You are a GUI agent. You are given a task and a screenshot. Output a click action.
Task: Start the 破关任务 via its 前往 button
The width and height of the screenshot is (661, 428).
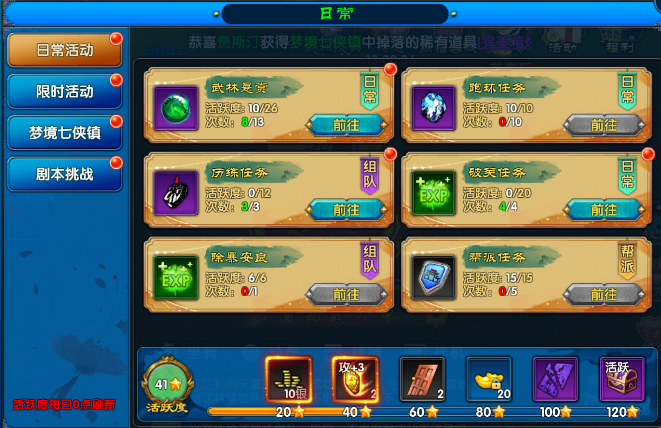tap(603, 209)
